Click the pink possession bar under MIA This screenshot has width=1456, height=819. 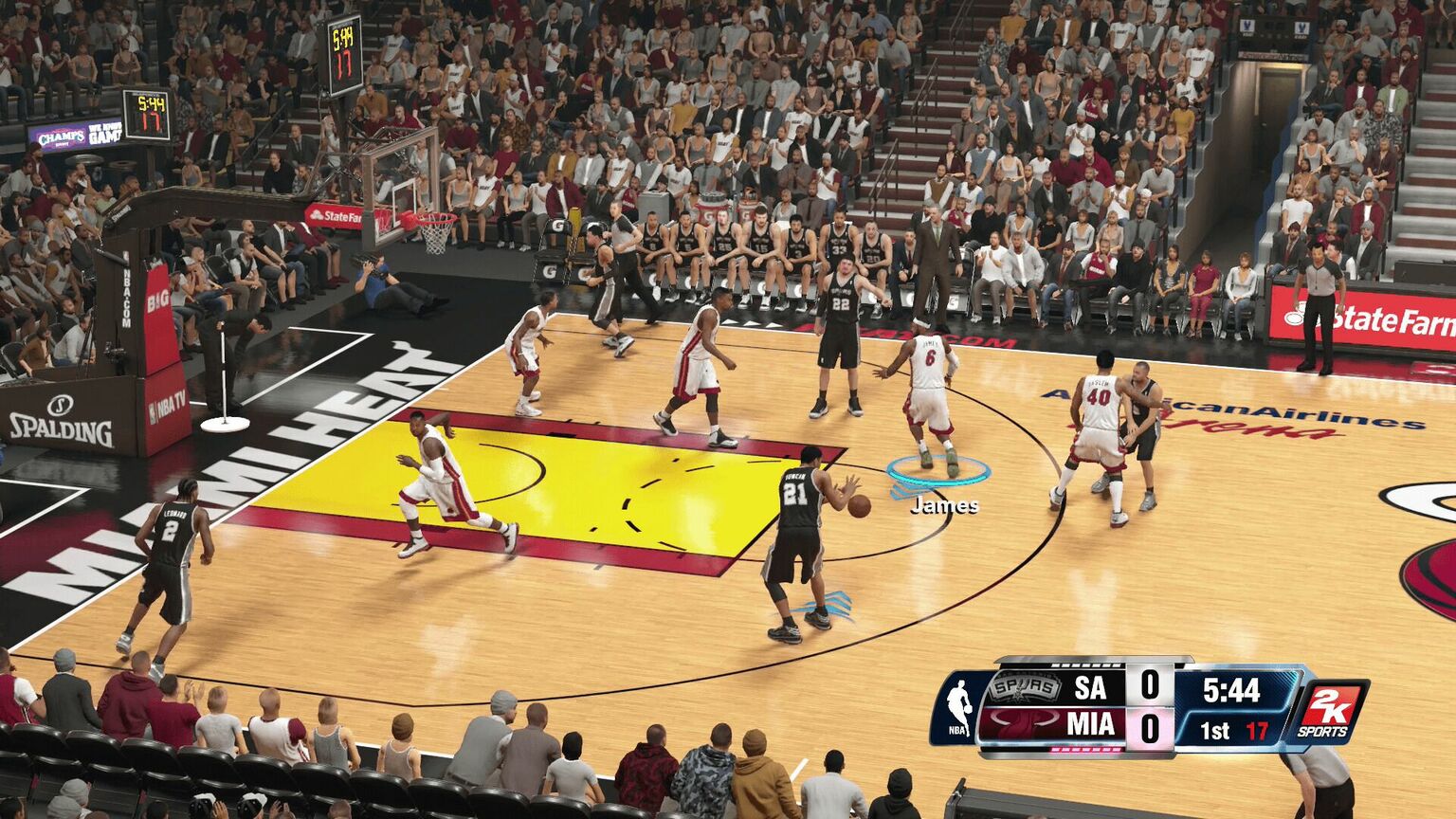(x=1086, y=751)
